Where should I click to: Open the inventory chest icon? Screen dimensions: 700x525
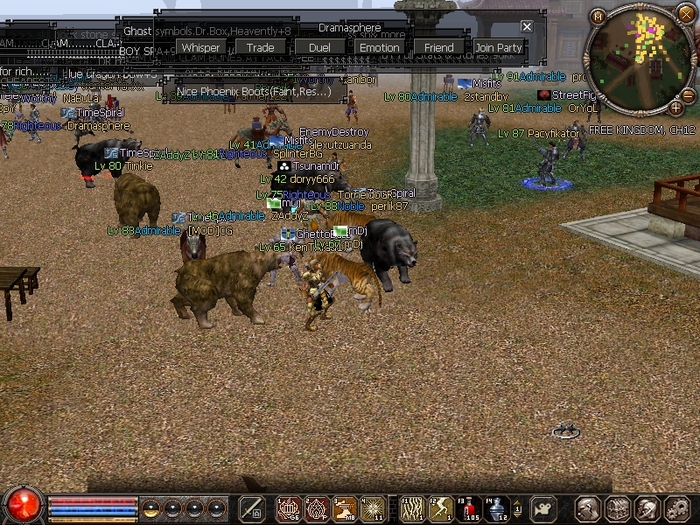[618, 509]
